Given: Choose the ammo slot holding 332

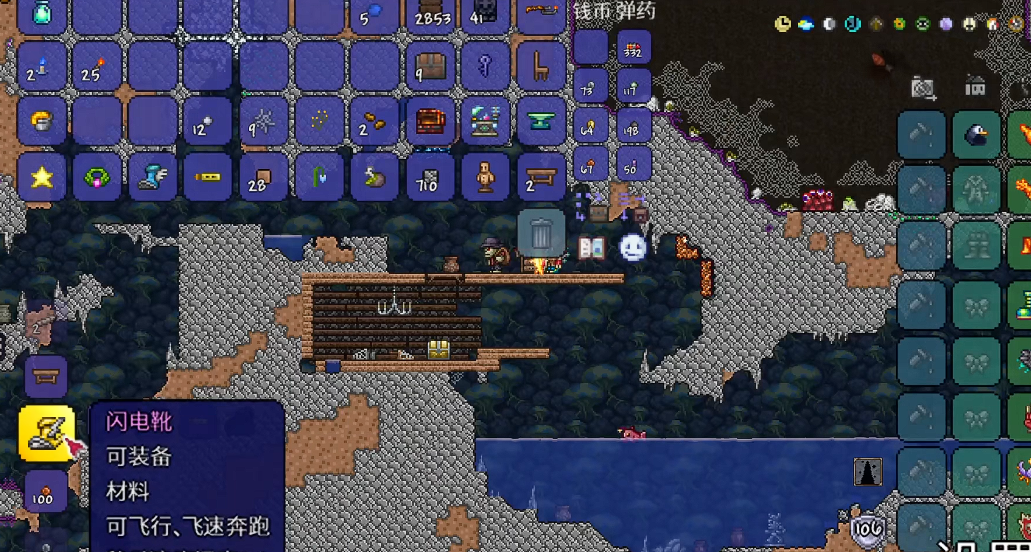Looking at the screenshot, I should (x=633, y=46).
